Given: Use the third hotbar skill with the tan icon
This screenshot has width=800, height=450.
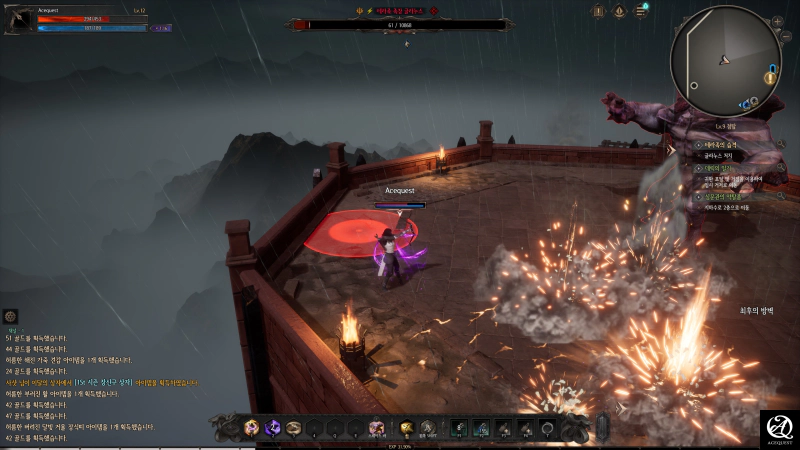Looking at the screenshot, I should (294, 428).
